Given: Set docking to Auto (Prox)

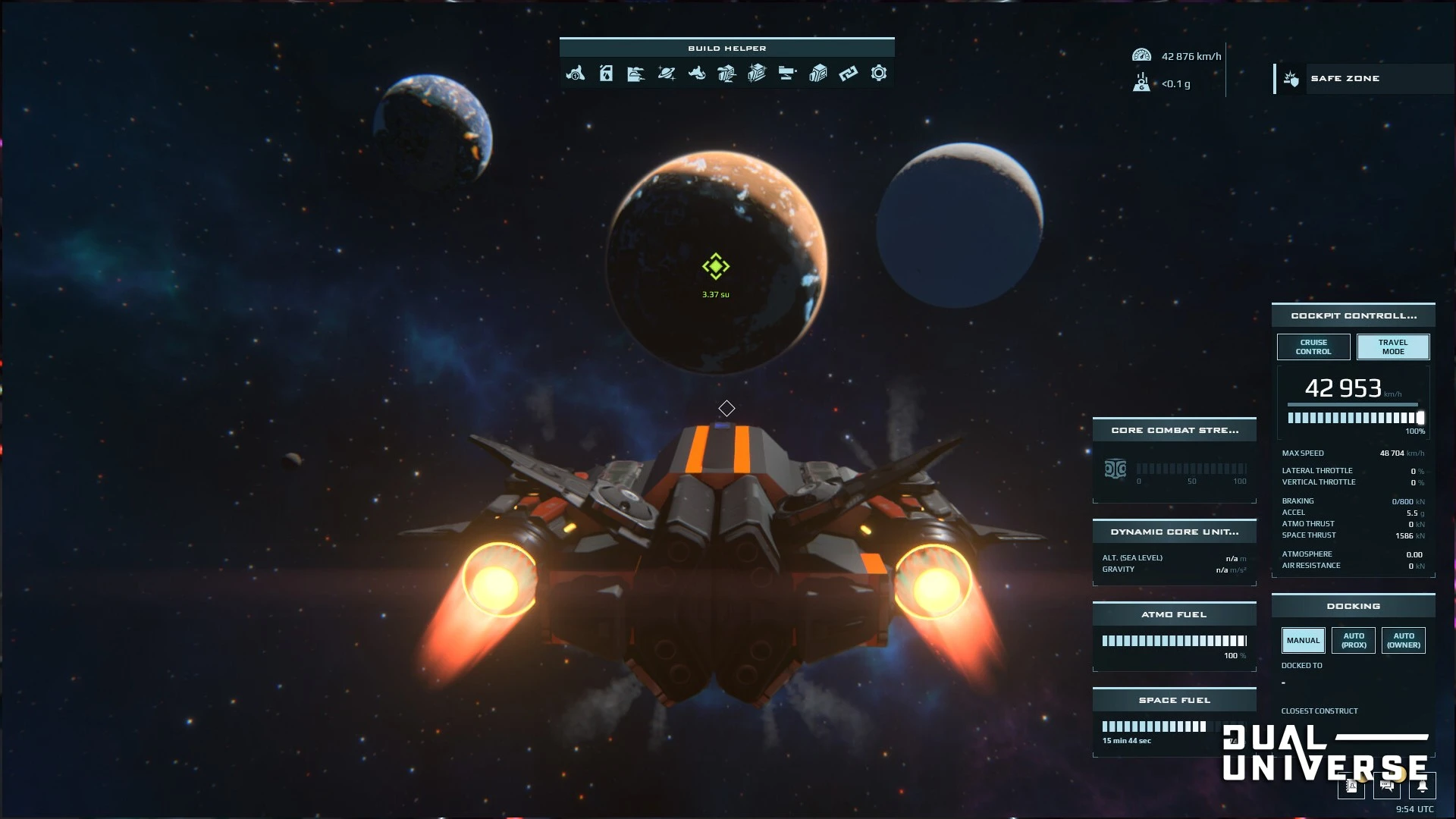Looking at the screenshot, I should (1354, 641).
